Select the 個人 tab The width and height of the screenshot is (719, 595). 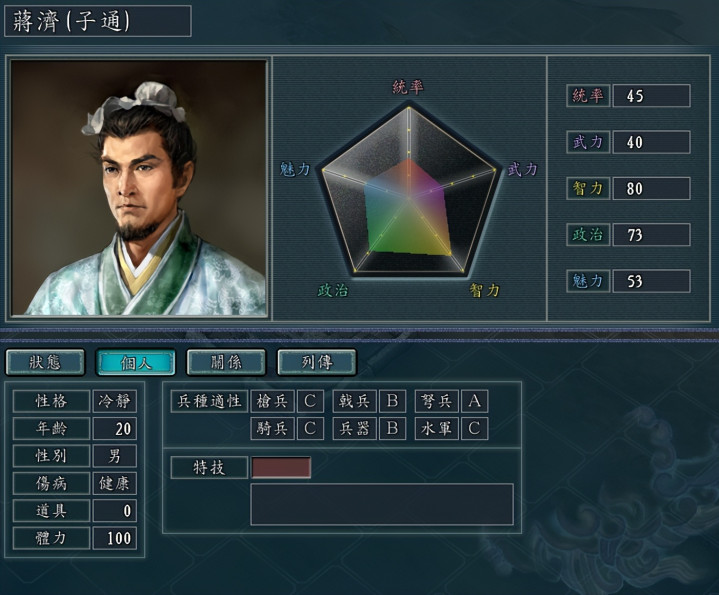tap(135, 361)
